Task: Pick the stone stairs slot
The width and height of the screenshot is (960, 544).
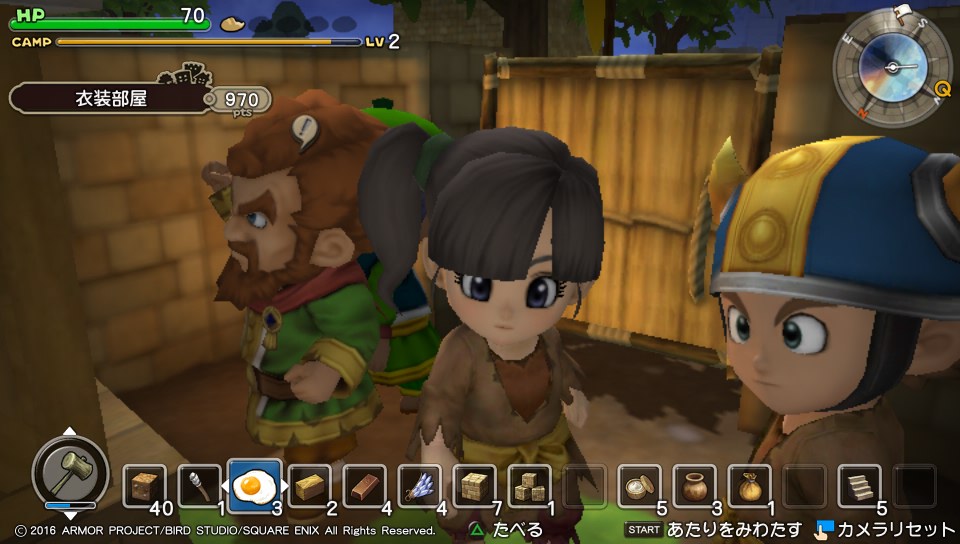Action: click(x=859, y=487)
